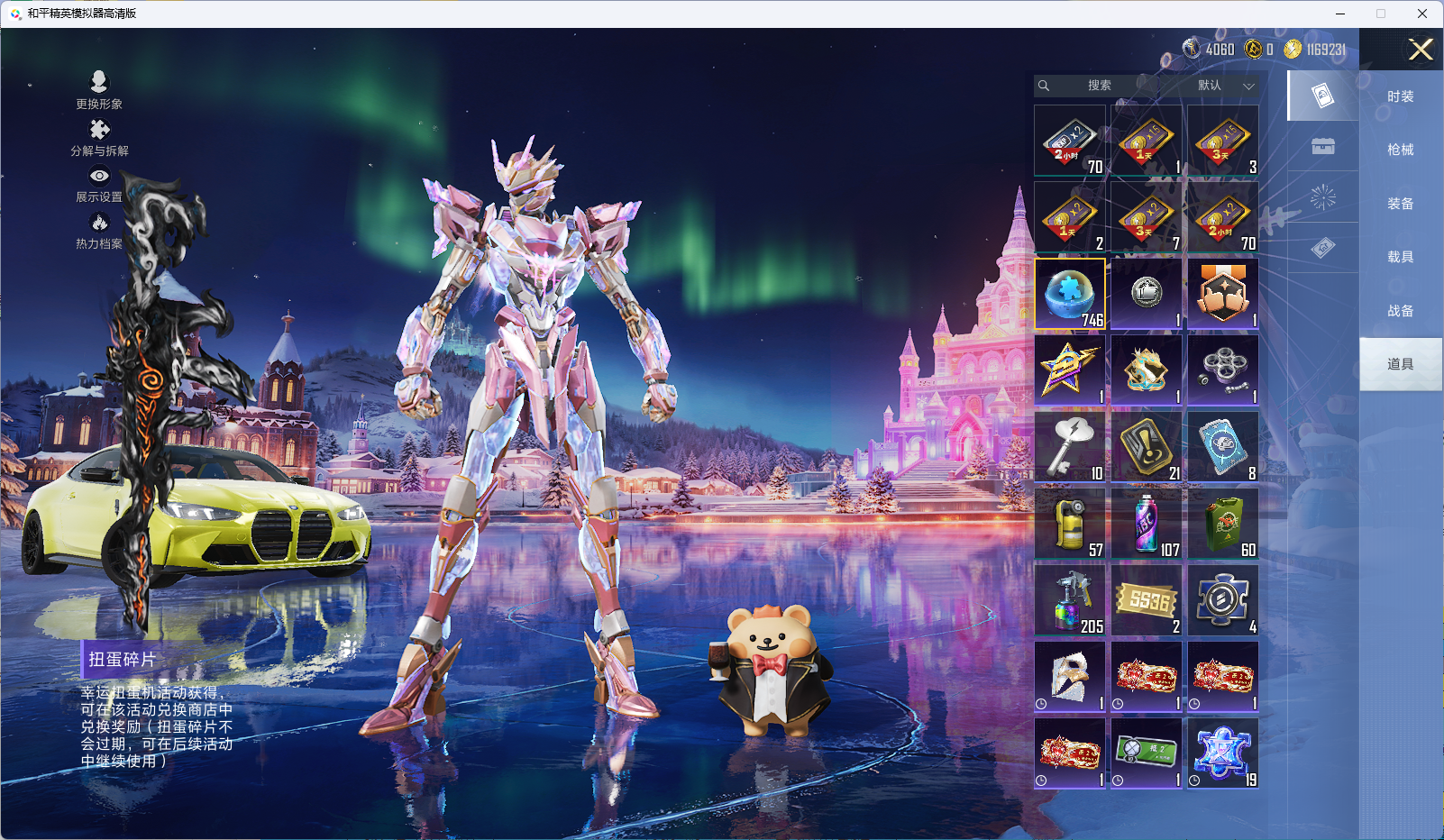Viewport: 1444px width, 840px height.
Task: Minimize the emulator window
Action: 1340,14
